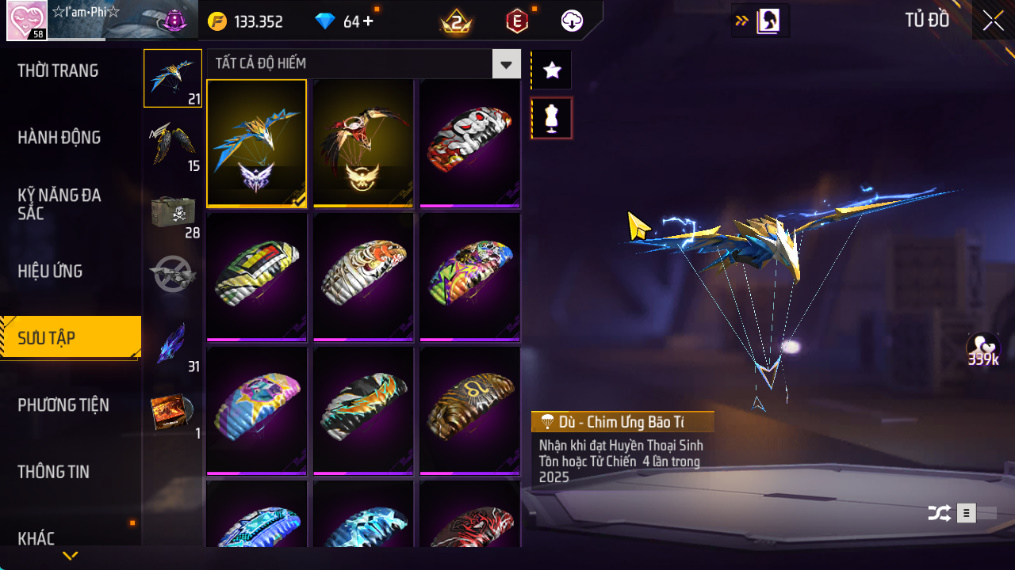1015x570 pixels.
Task: Open the Khác category
Action: [37, 538]
